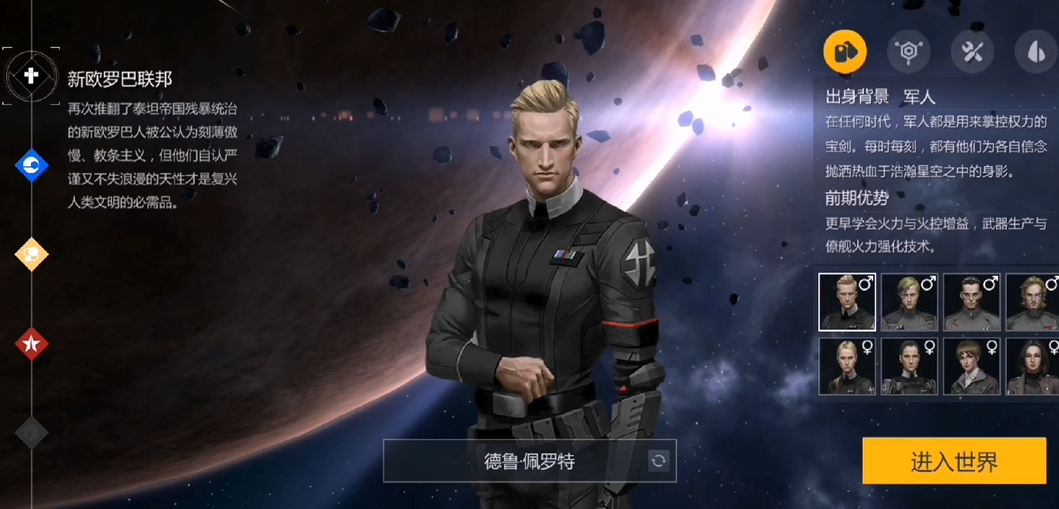Select the greyed-out locked faction diamond

[32, 432]
